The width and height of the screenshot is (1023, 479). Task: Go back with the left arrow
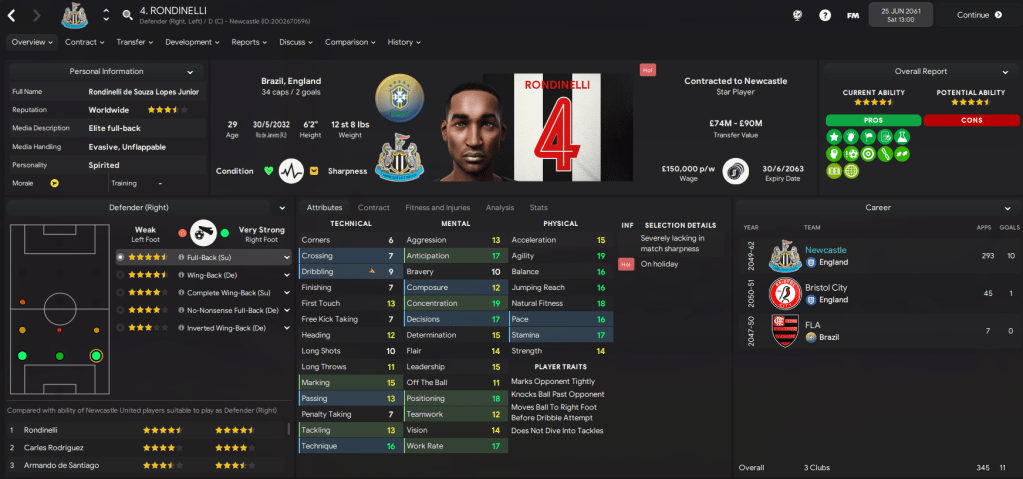coord(11,15)
